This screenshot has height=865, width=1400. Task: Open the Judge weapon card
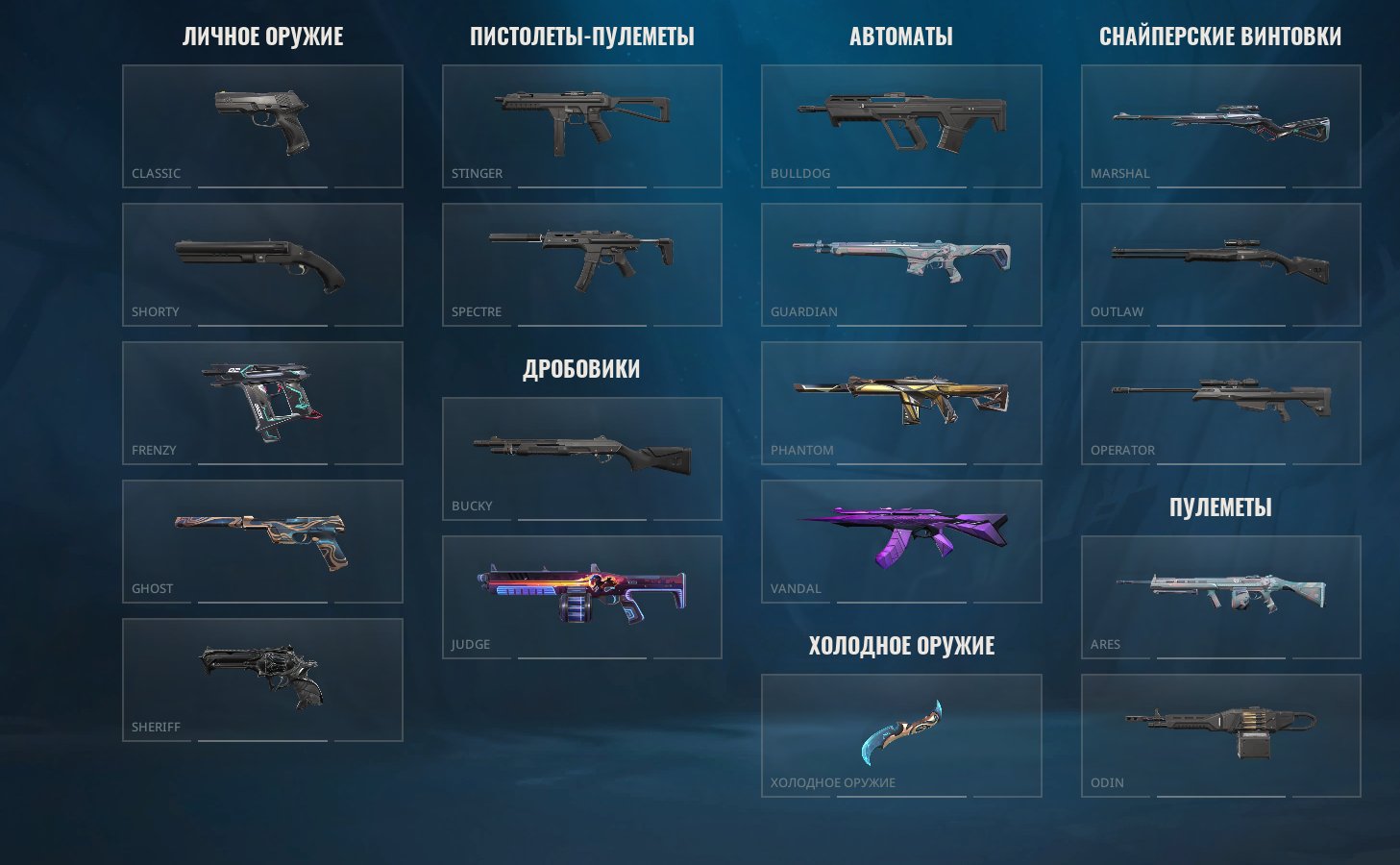pos(581,596)
